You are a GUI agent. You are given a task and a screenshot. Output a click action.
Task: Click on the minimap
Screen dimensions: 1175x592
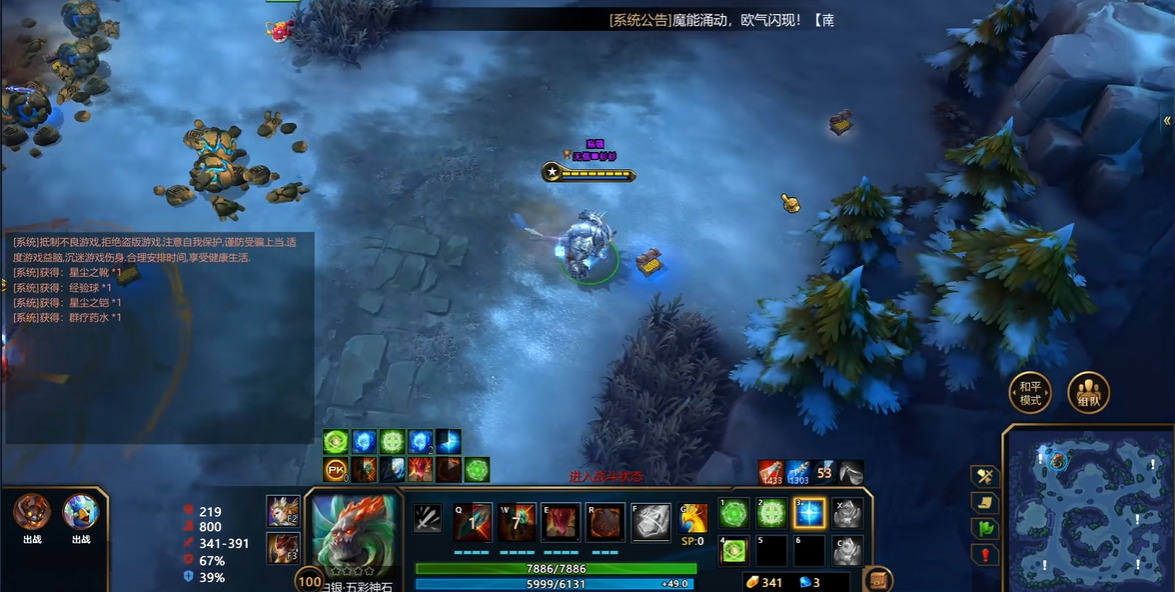(x=1086, y=507)
